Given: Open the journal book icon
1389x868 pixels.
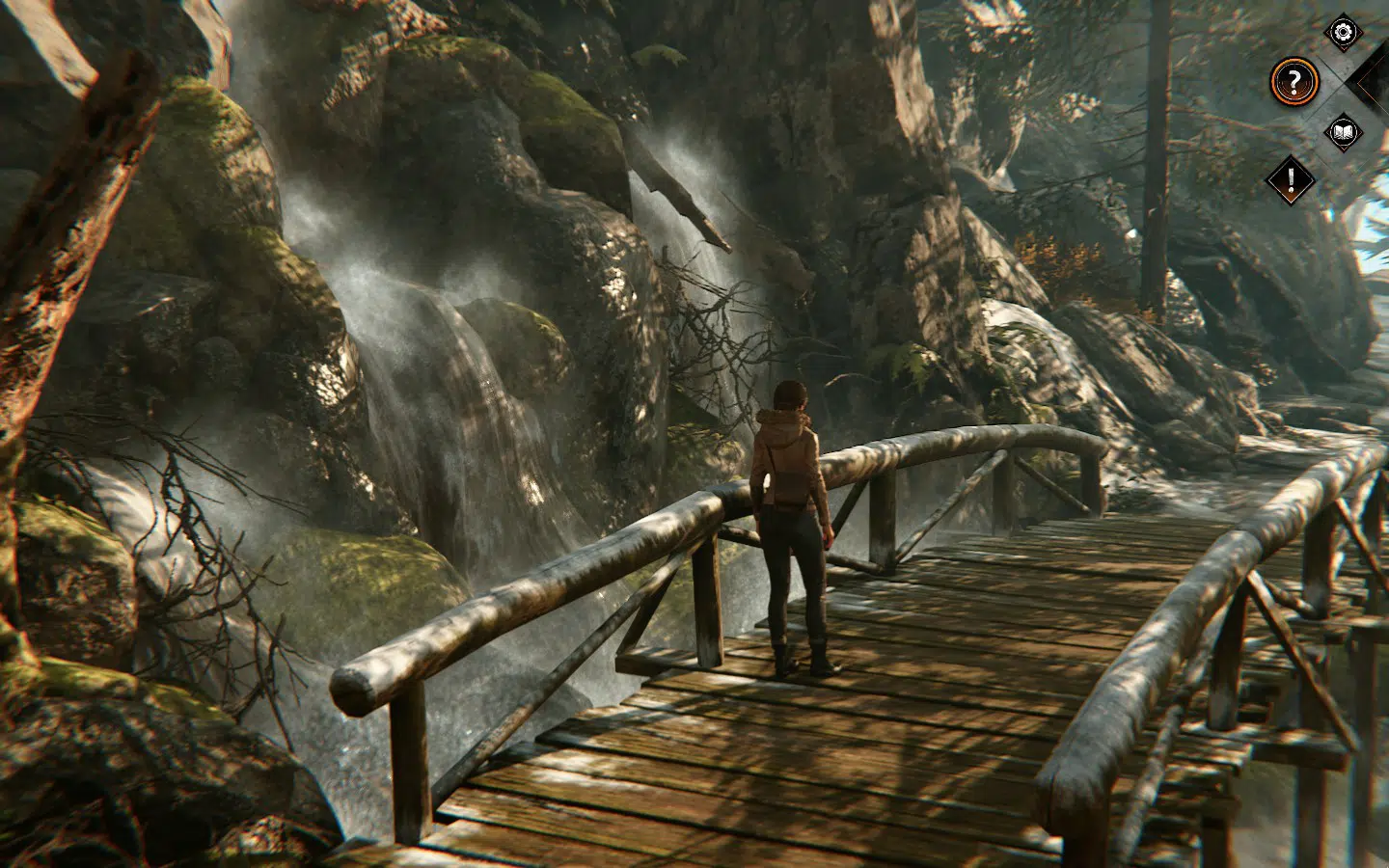Looking at the screenshot, I should click(1342, 135).
